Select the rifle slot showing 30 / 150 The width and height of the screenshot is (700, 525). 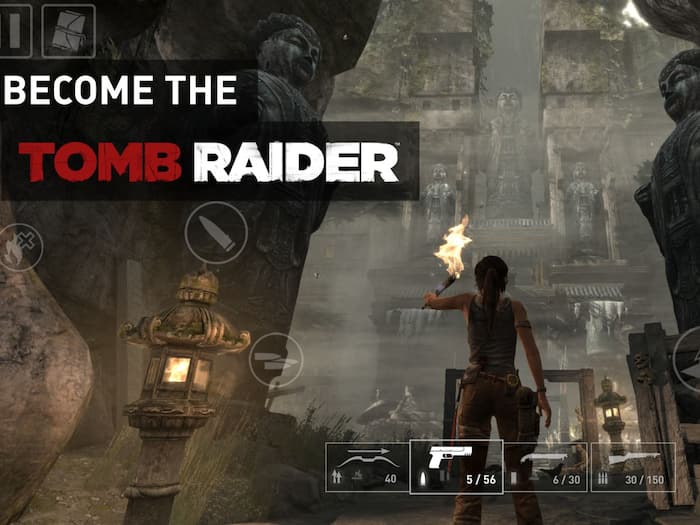(x=632, y=467)
